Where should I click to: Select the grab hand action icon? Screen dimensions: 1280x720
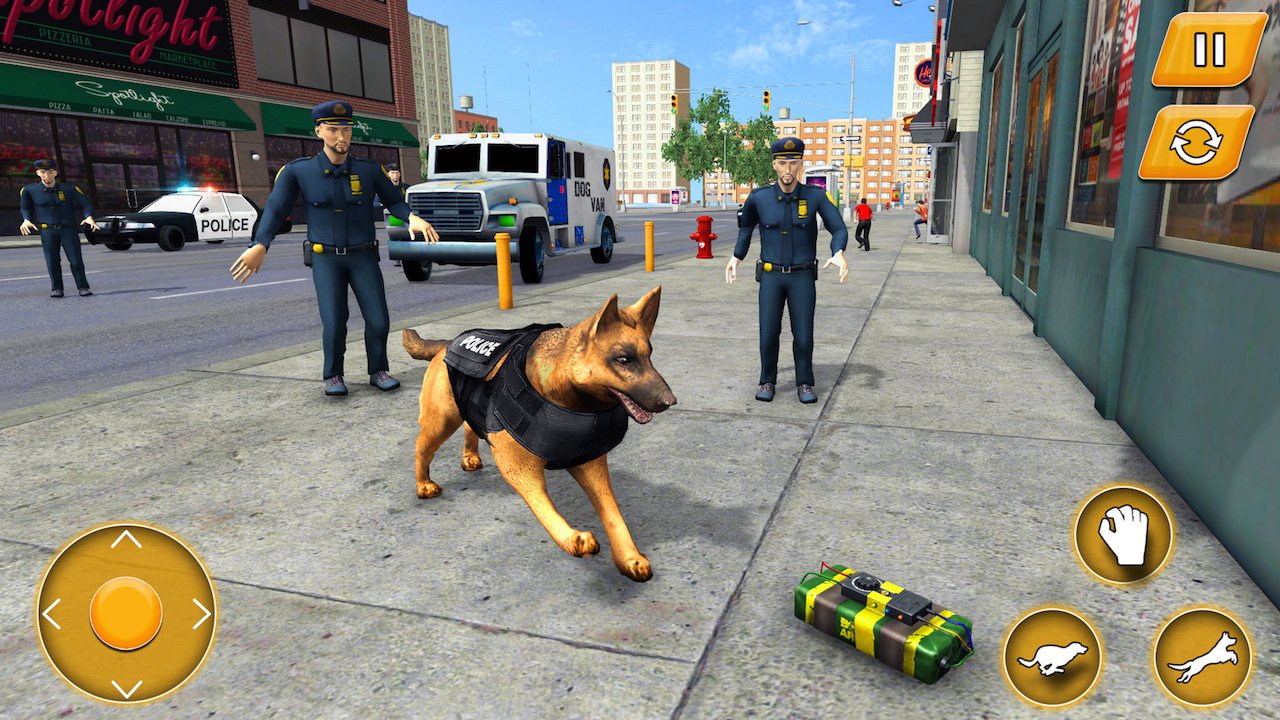1125,535
